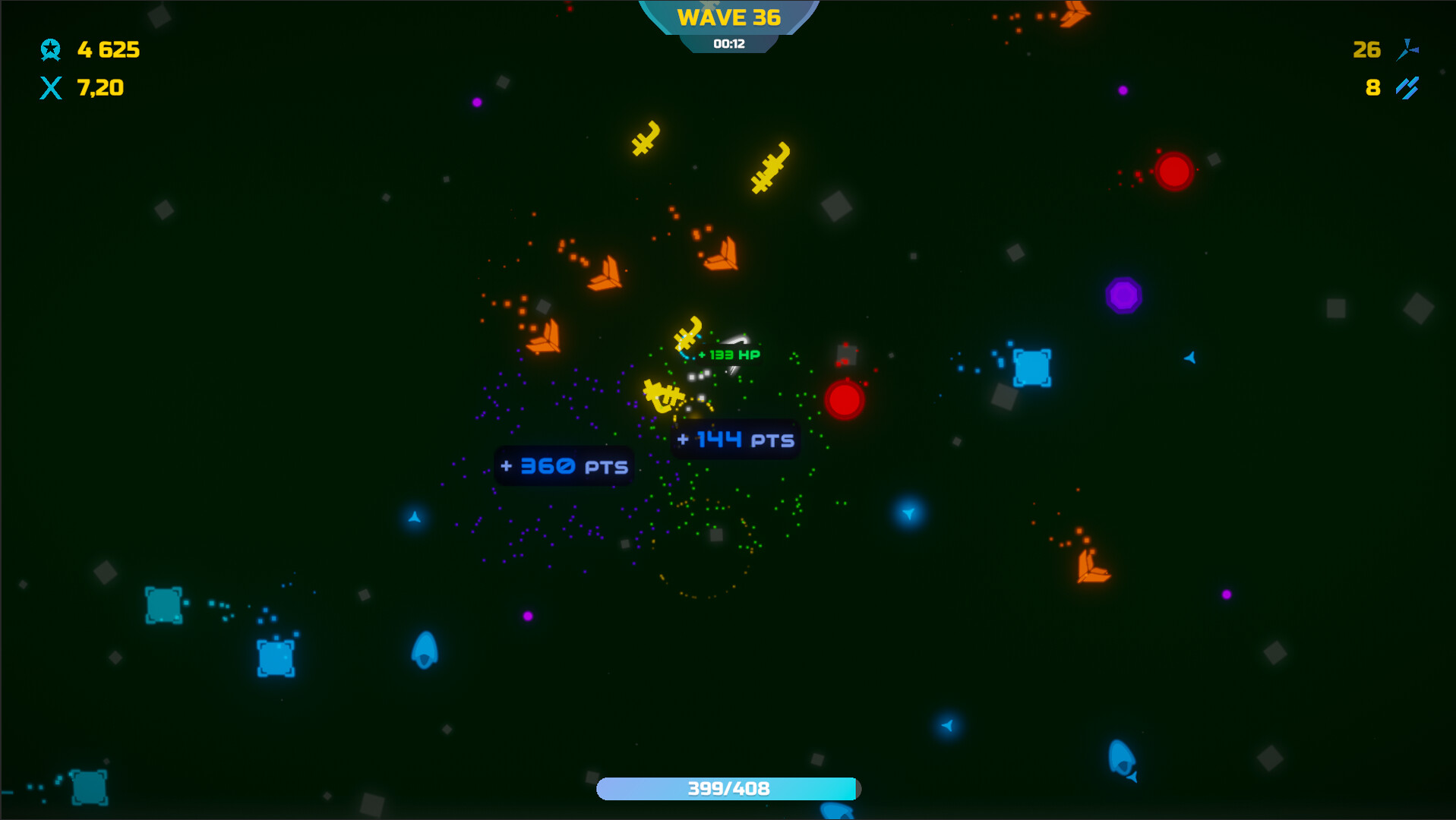Click the magenta dot near the right edge

coord(1227,594)
